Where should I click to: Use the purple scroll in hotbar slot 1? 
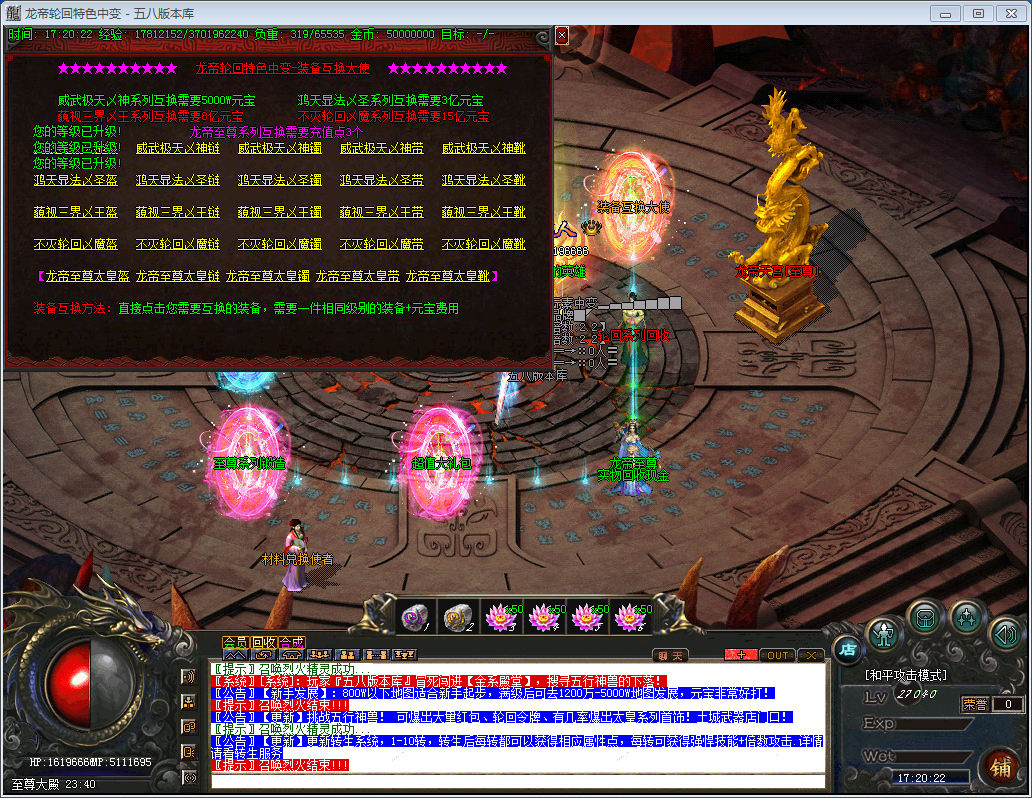click(415, 618)
